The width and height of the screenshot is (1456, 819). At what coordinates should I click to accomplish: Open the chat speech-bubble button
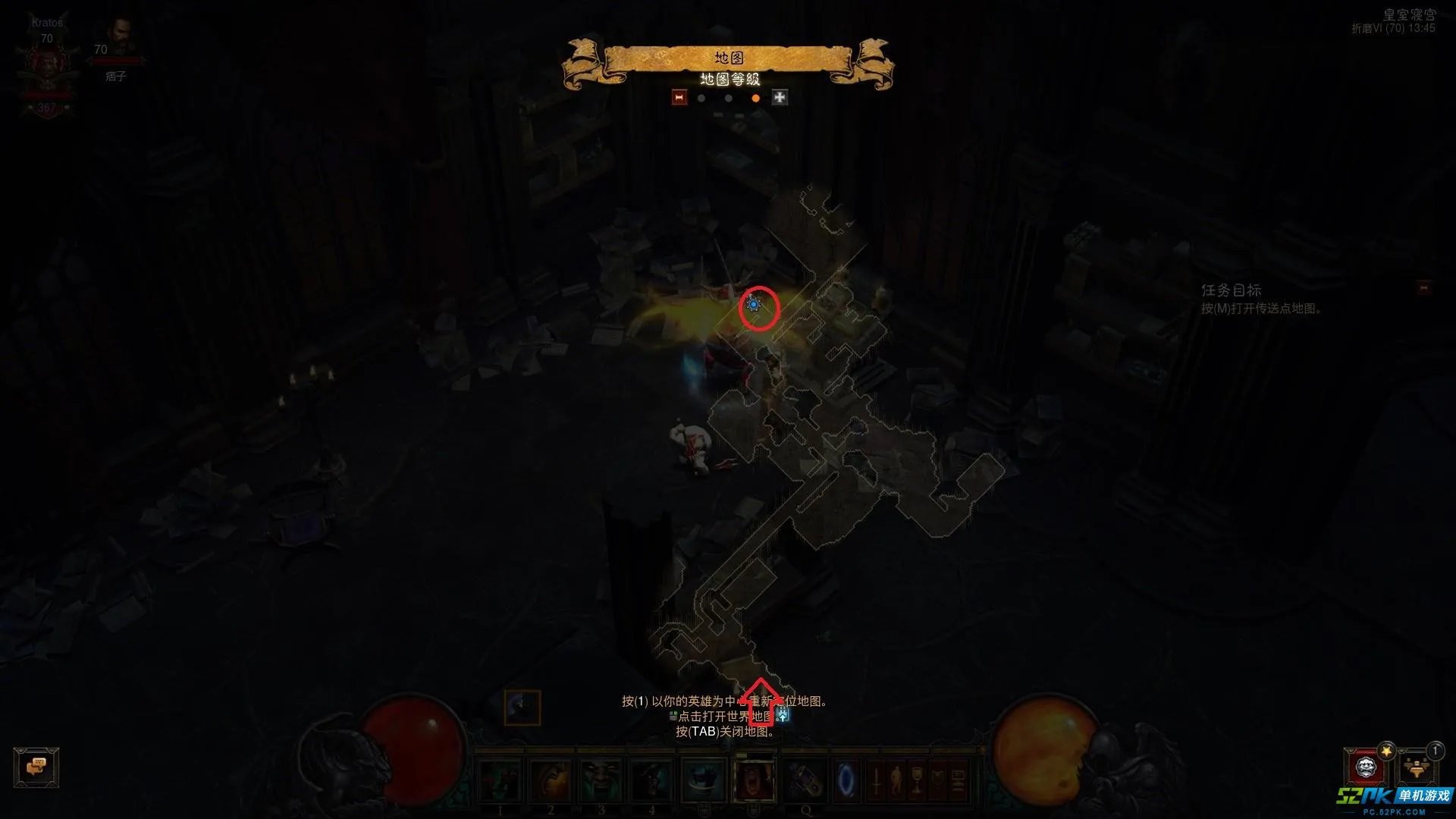(36, 767)
